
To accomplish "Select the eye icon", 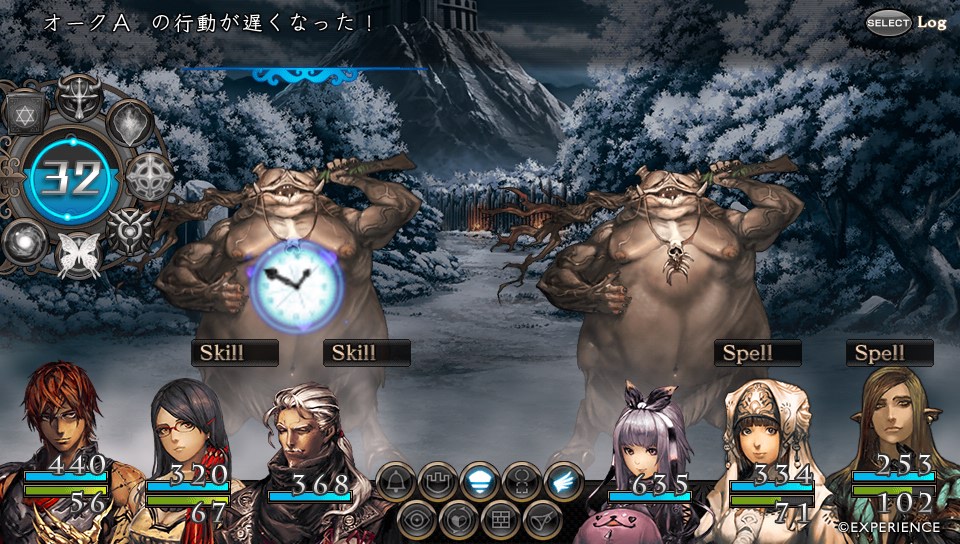I will click(417, 520).
